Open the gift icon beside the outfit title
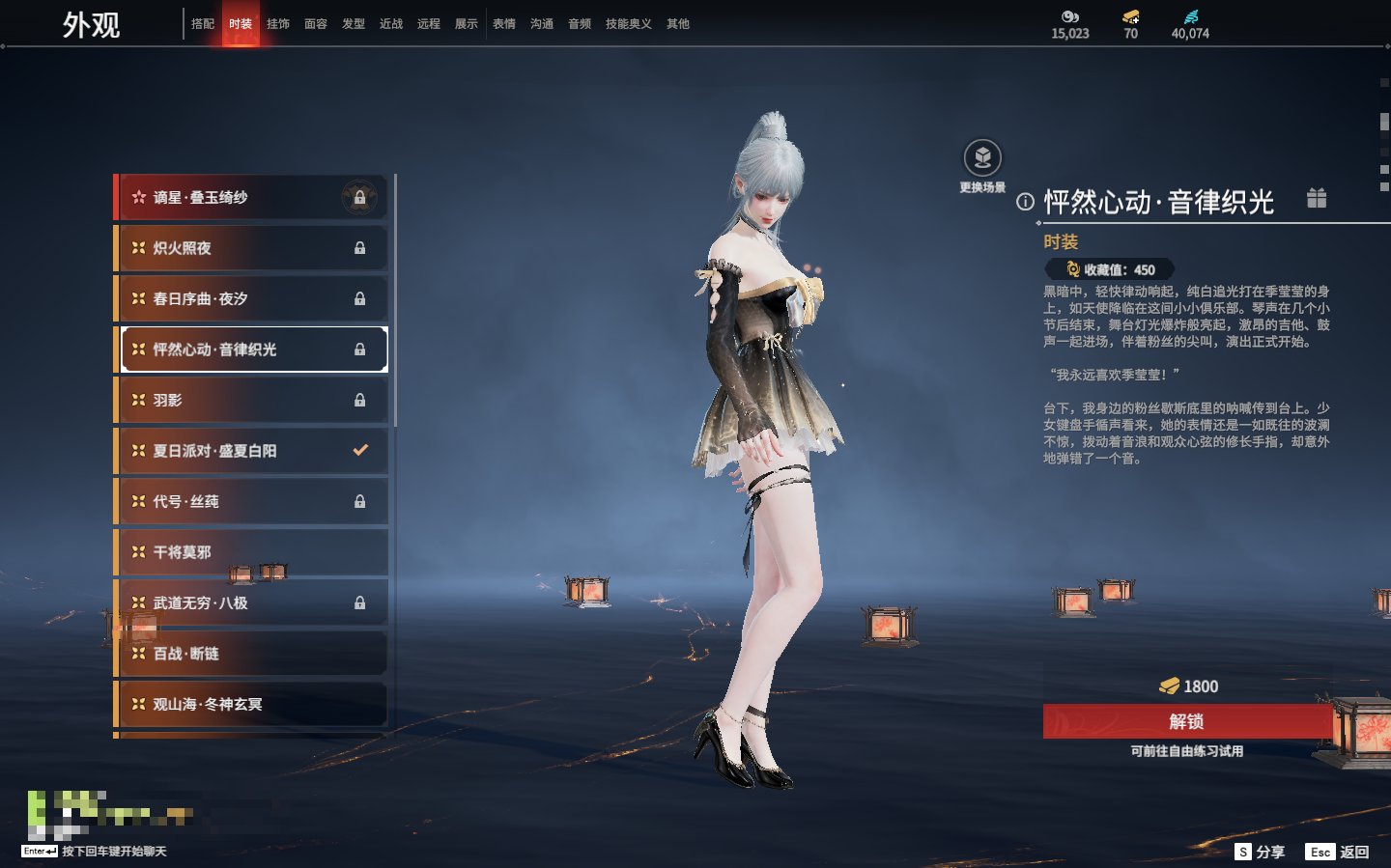The height and width of the screenshot is (868, 1391). (x=1317, y=199)
